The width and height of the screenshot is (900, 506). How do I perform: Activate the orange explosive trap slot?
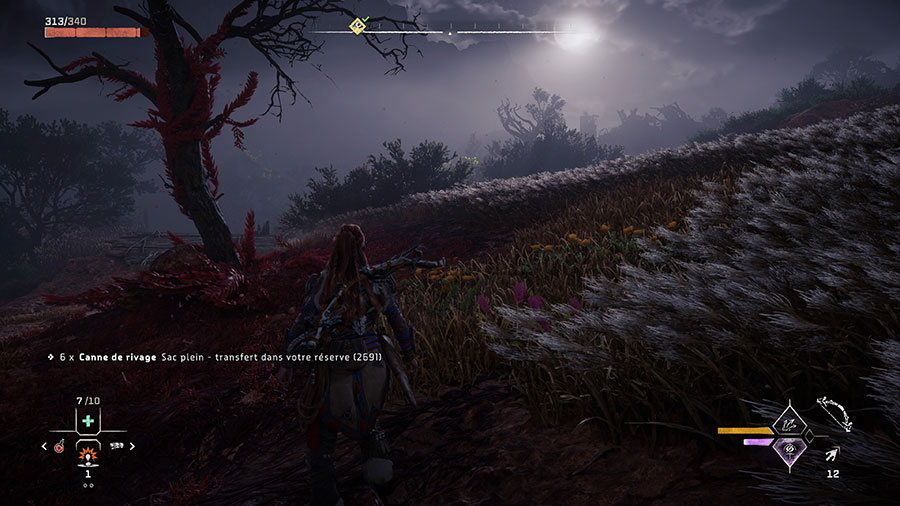click(x=88, y=453)
